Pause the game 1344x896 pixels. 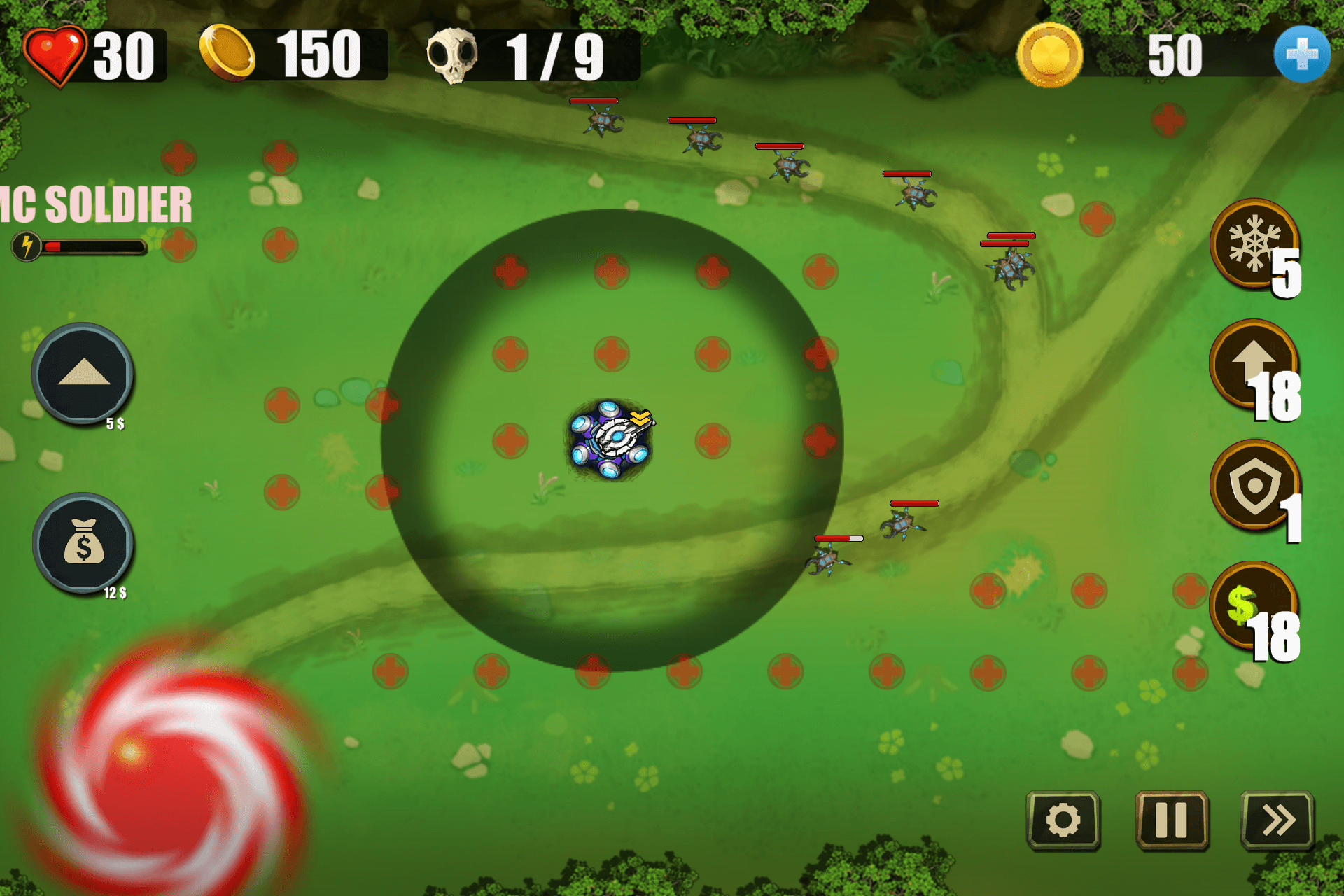[x=1171, y=820]
